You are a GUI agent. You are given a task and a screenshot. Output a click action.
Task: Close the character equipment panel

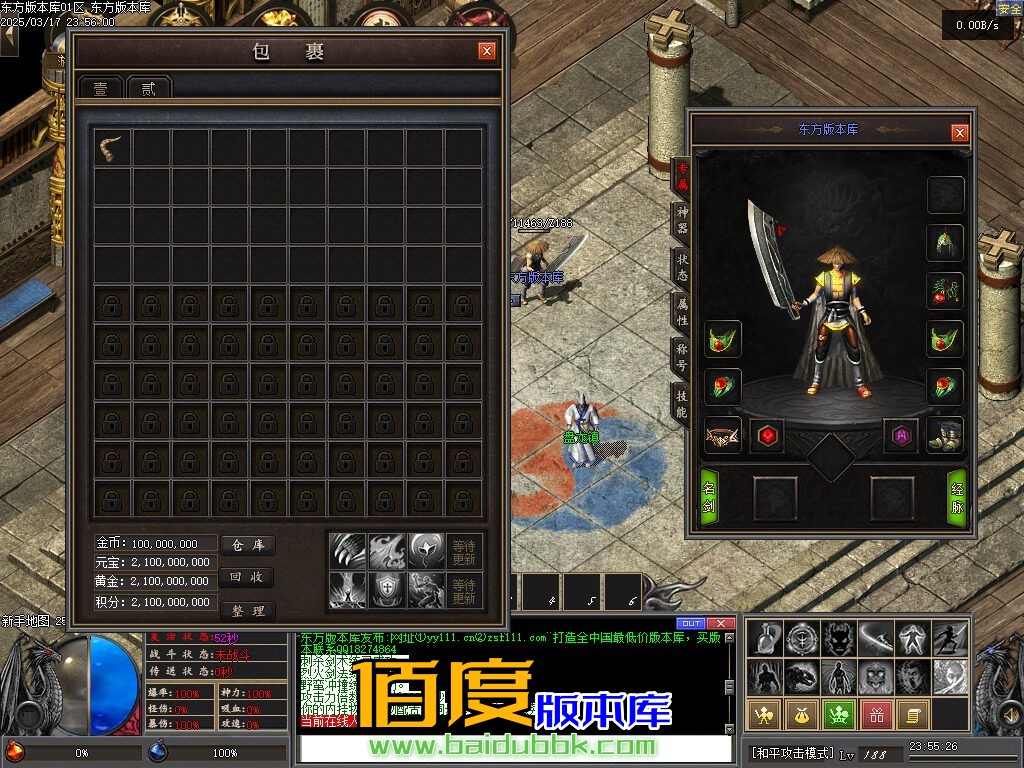[x=959, y=132]
